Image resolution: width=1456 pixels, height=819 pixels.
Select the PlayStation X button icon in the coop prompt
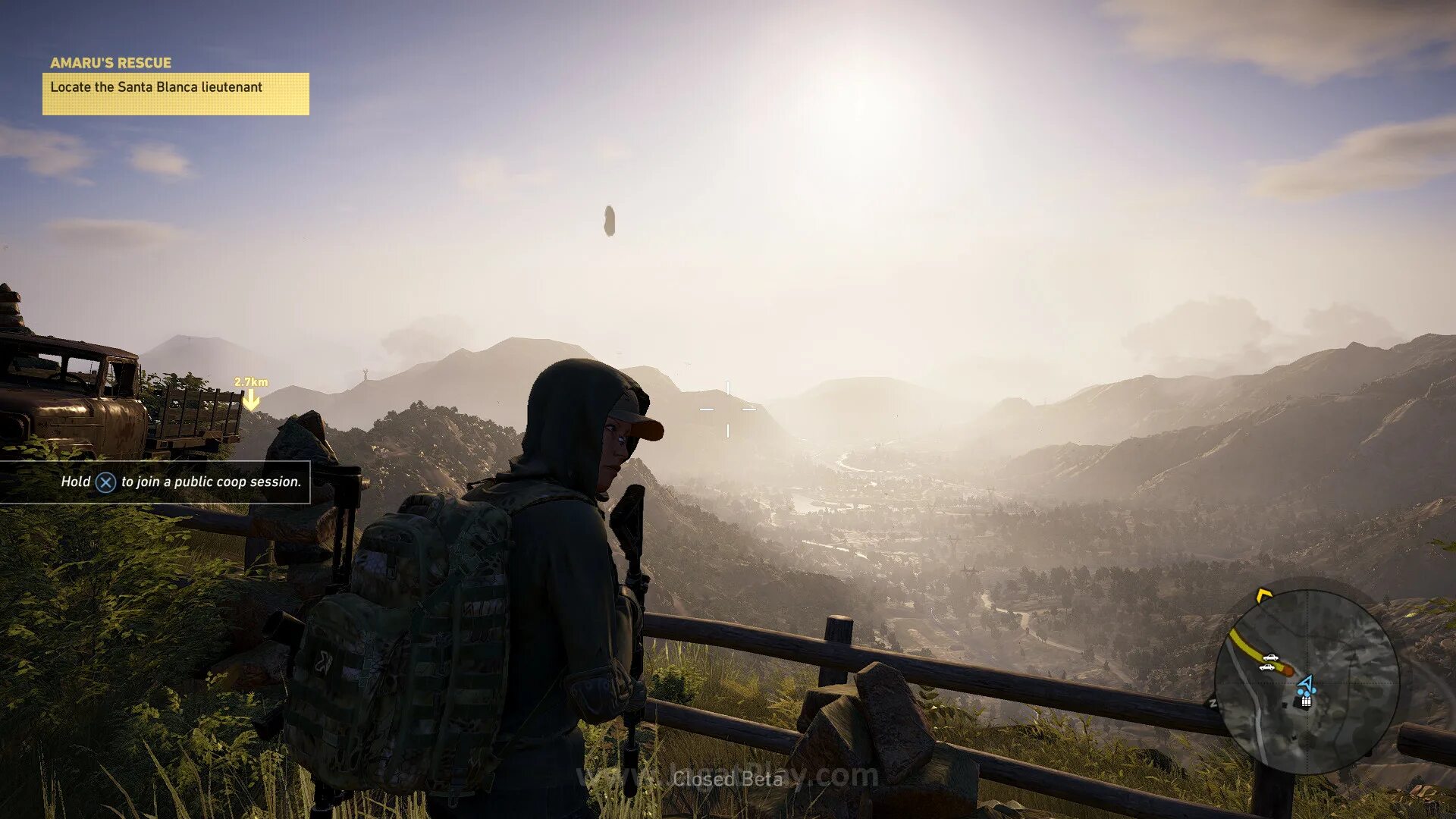[x=104, y=481]
